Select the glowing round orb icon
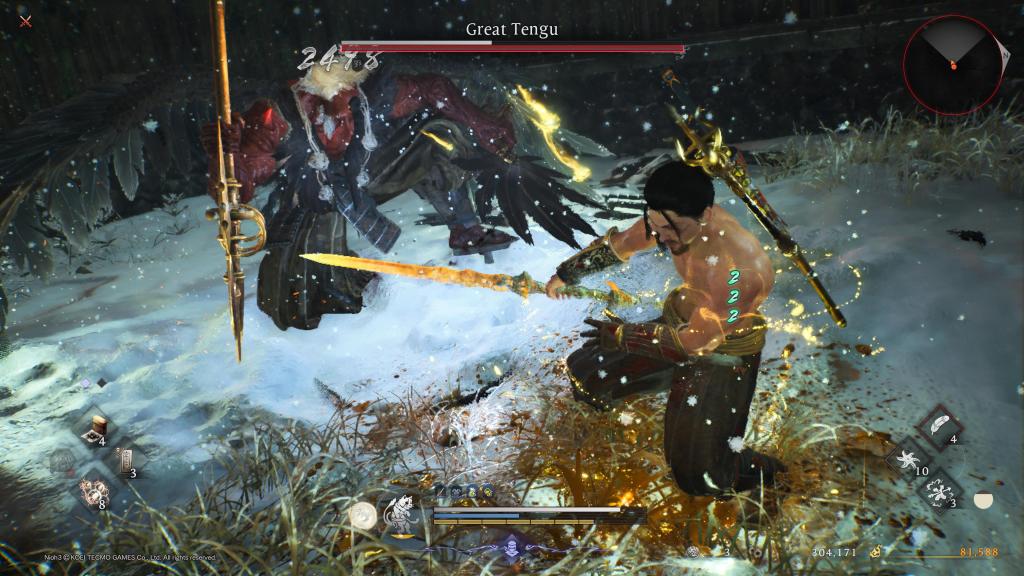Viewport: 1024px width, 576px height. [x=362, y=515]
